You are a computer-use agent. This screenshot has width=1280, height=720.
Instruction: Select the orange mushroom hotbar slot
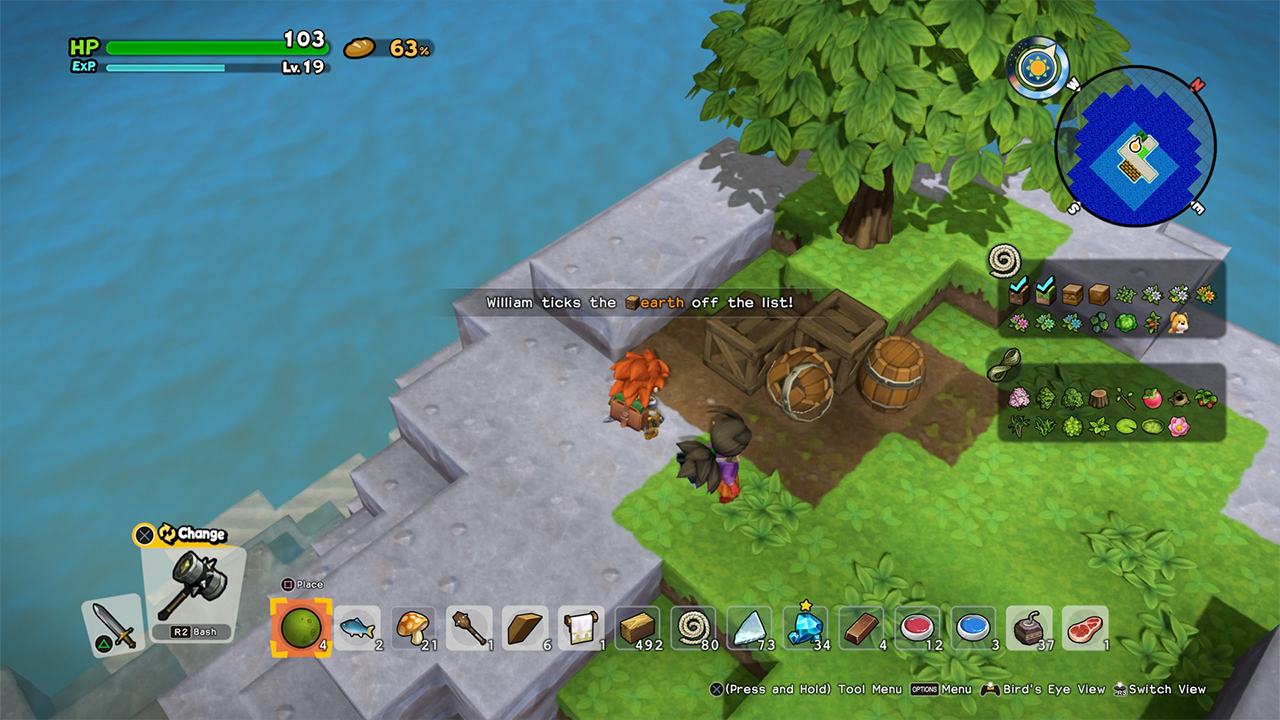click(412, 627)
